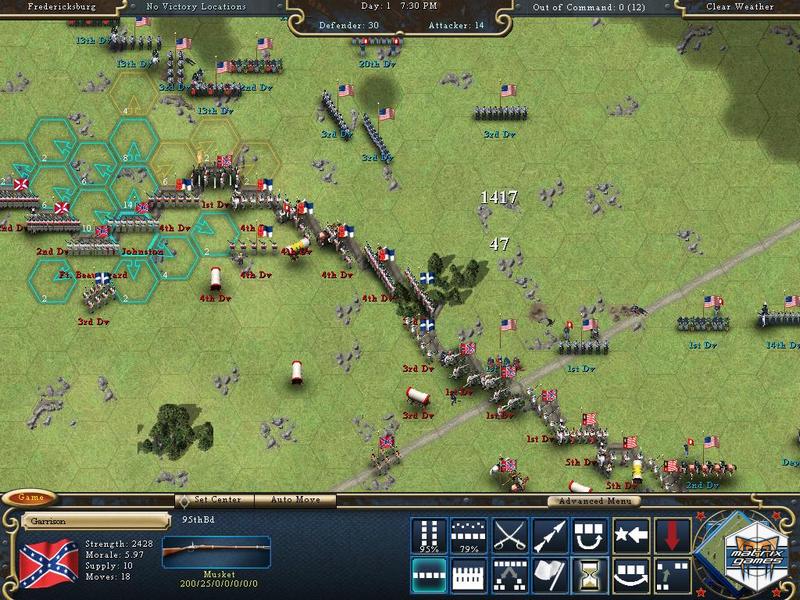Select skirmish formation icon showing 79%
This screenshot has width=800, height=600.
(468, 535)
